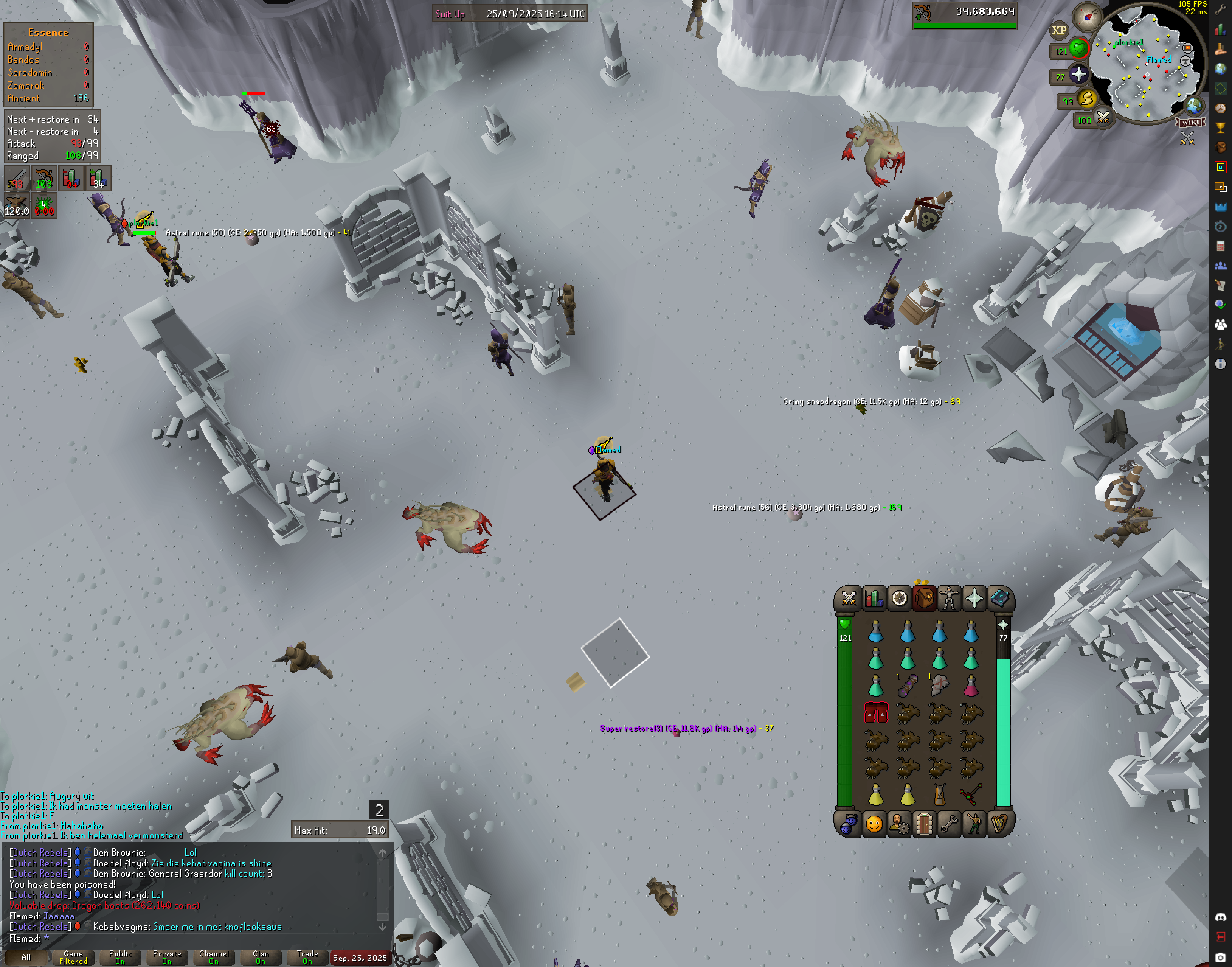Switch to the Skills tab
This screenshot has width=1232, height=967.
pyautogui.click(x=874, y=599)
